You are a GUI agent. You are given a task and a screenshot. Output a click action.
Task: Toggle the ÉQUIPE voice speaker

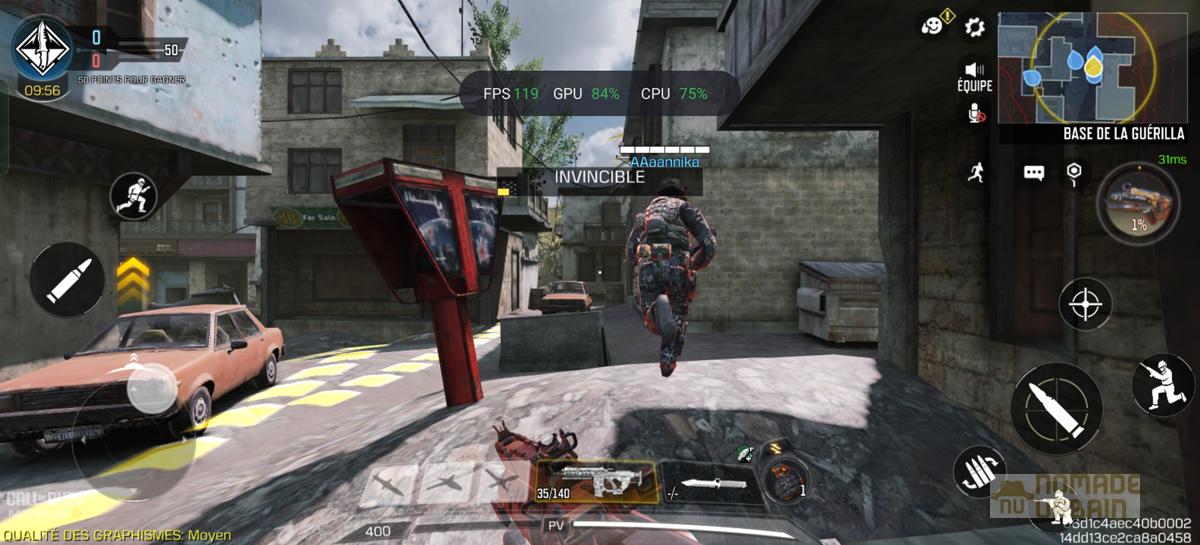pos(974,70)
